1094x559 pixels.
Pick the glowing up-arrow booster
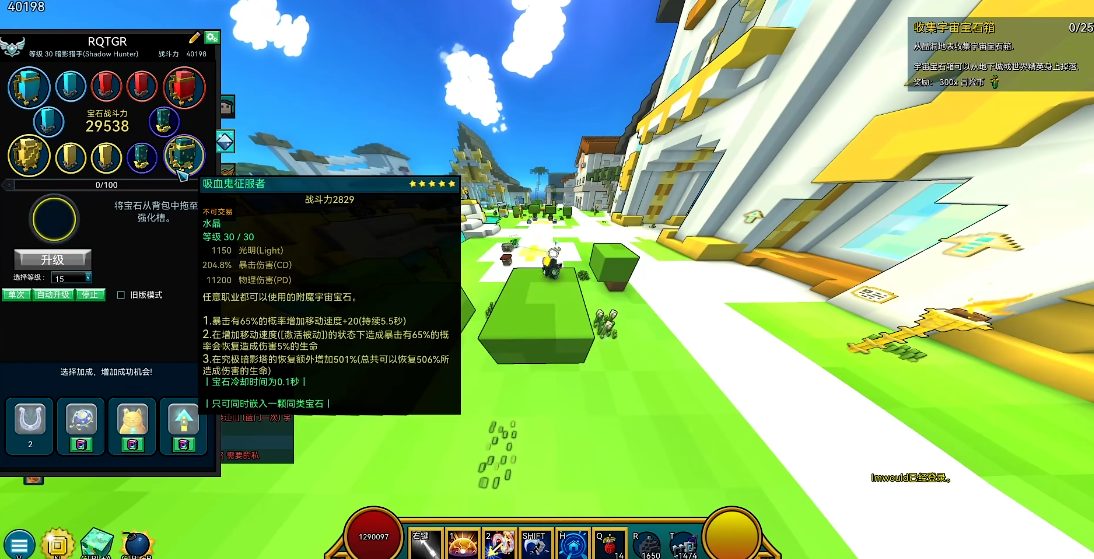click(x=184, y=418)
